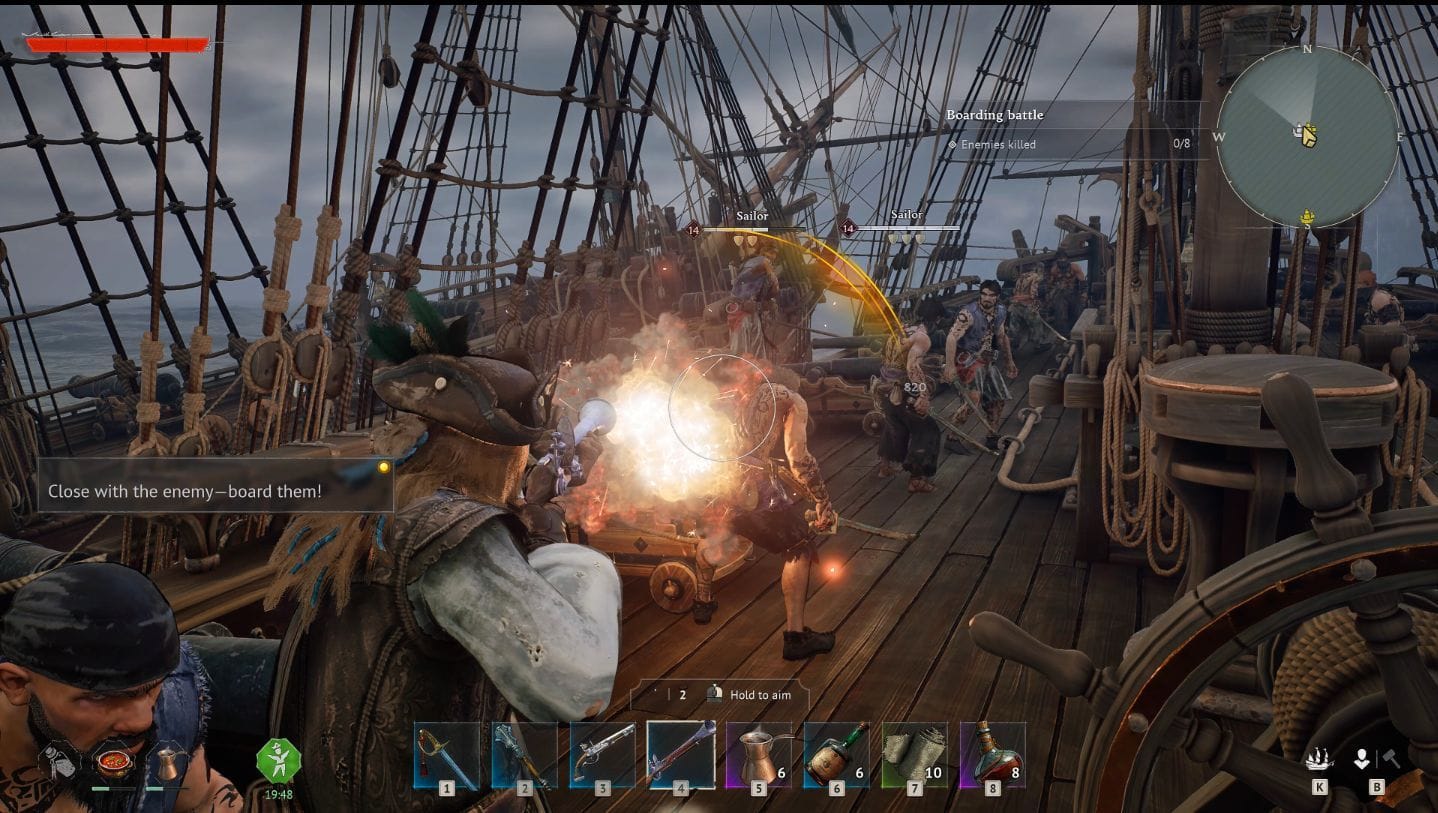The image size is (1438, 813).
Task: Click the Boarding battle quest header
Action: pyautogui.click(x=995, y=114)
